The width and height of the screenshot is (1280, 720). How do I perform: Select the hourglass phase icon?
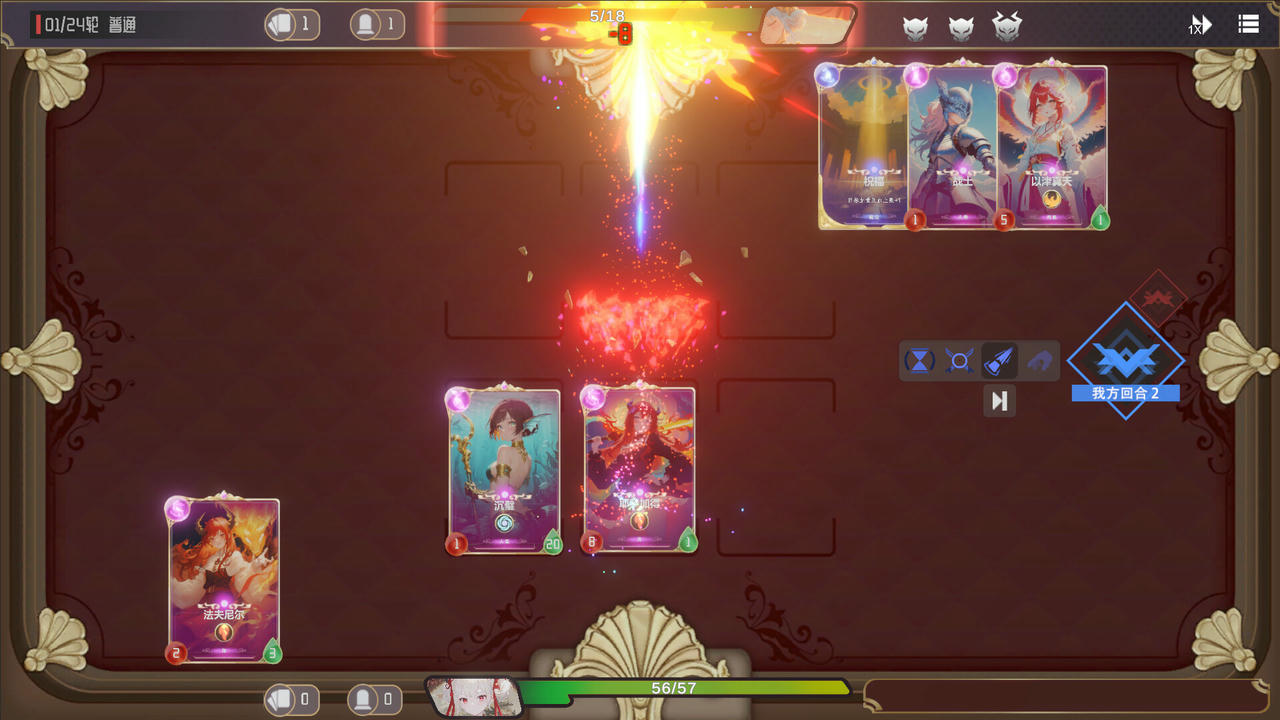coord(919,361)
